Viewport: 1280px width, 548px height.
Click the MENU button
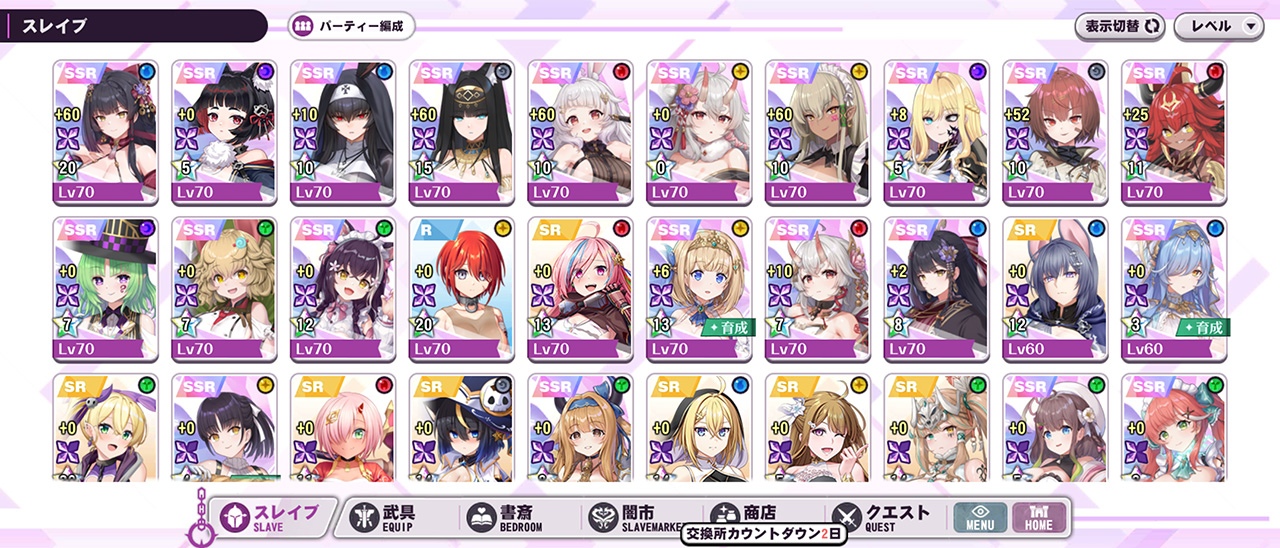coord(979,517)
